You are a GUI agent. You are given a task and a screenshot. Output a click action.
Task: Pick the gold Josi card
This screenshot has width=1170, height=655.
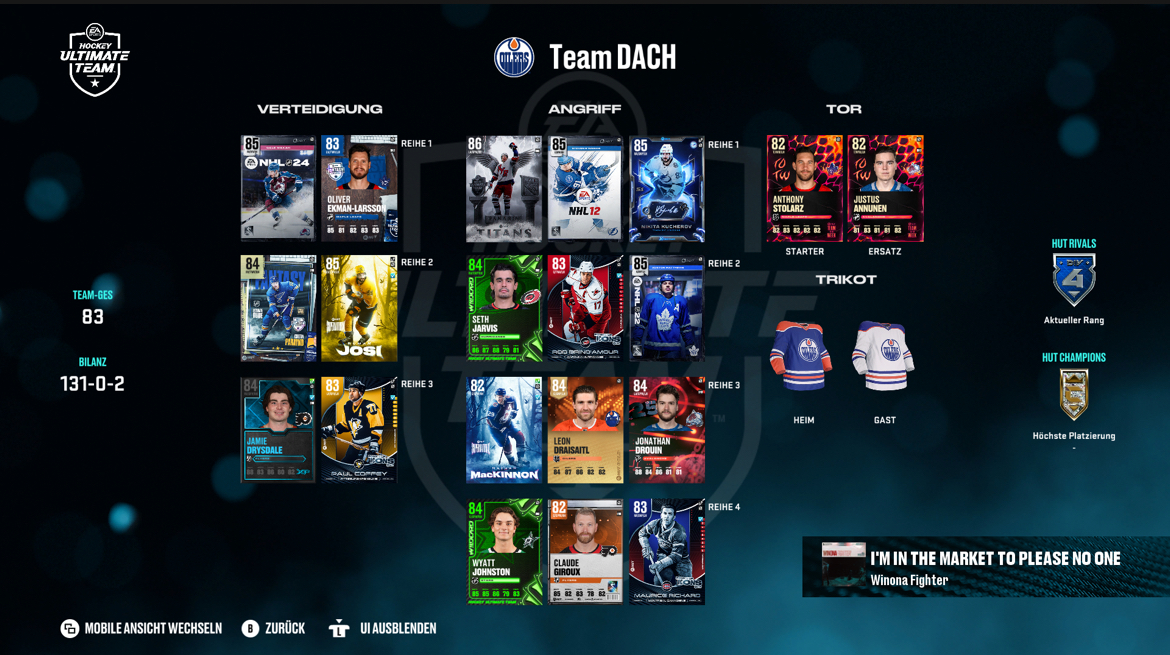[359, 308]
